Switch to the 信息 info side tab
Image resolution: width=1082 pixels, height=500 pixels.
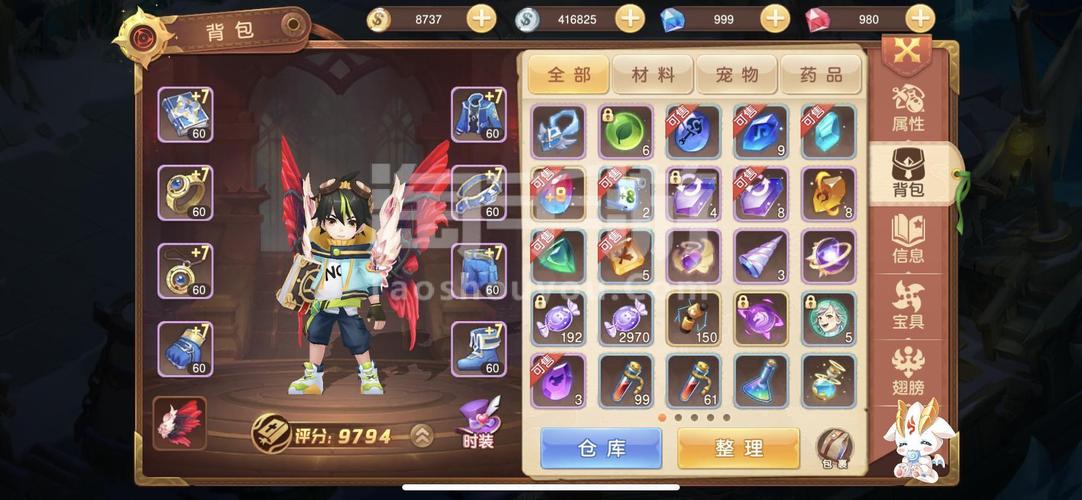pos(908,240)
